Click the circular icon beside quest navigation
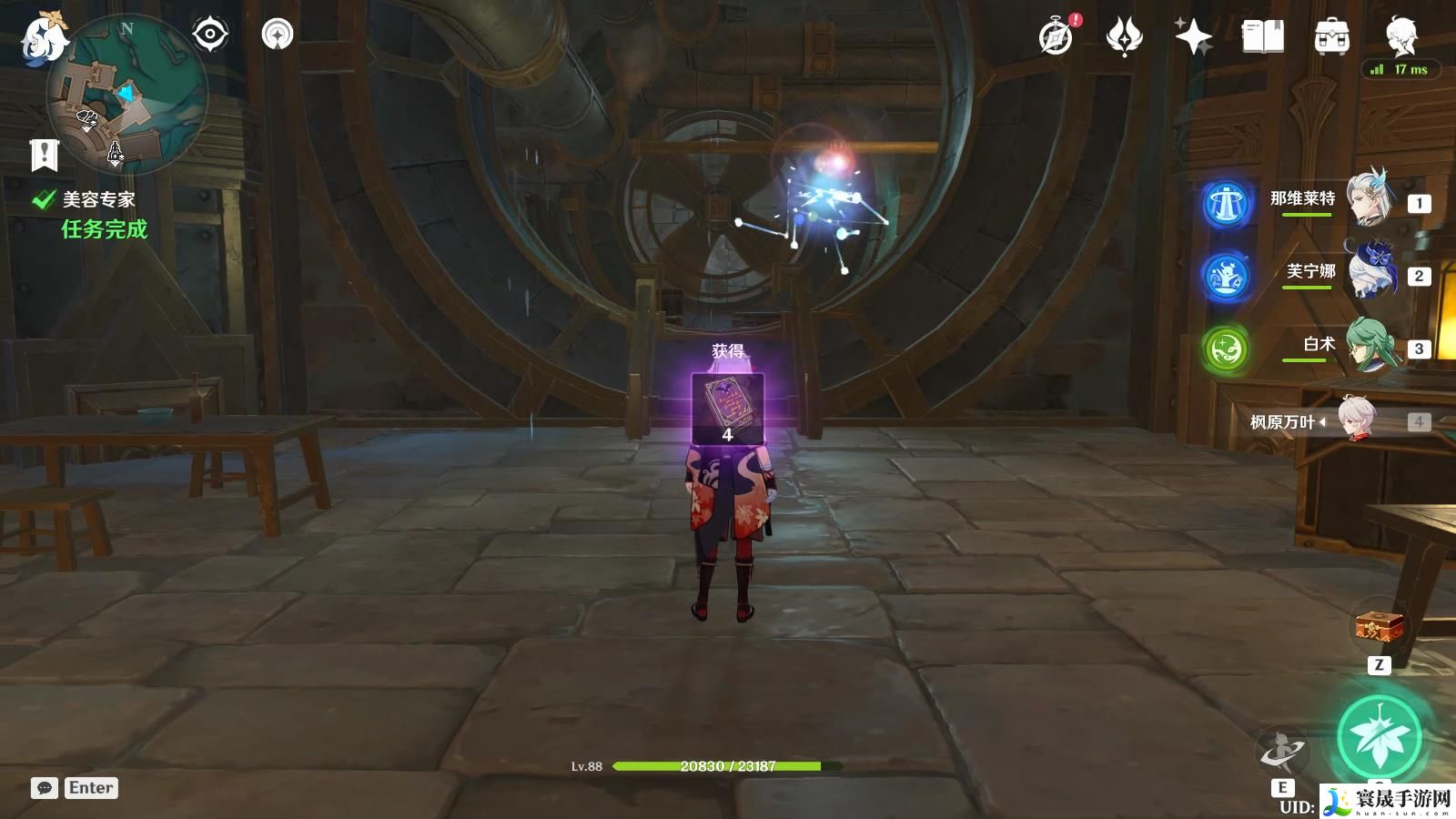Screen dimensions: 1456x819 278,35
